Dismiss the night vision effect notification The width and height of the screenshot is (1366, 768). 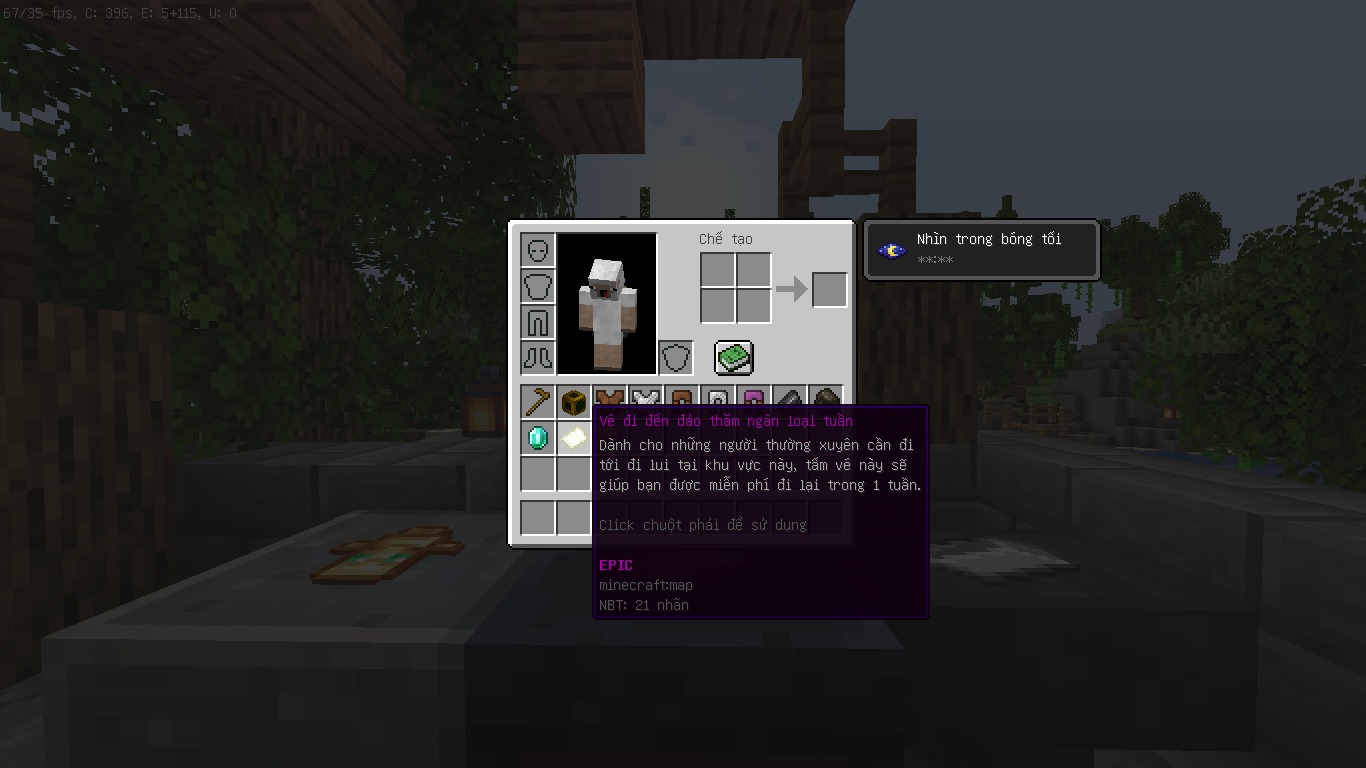[981, 250]
